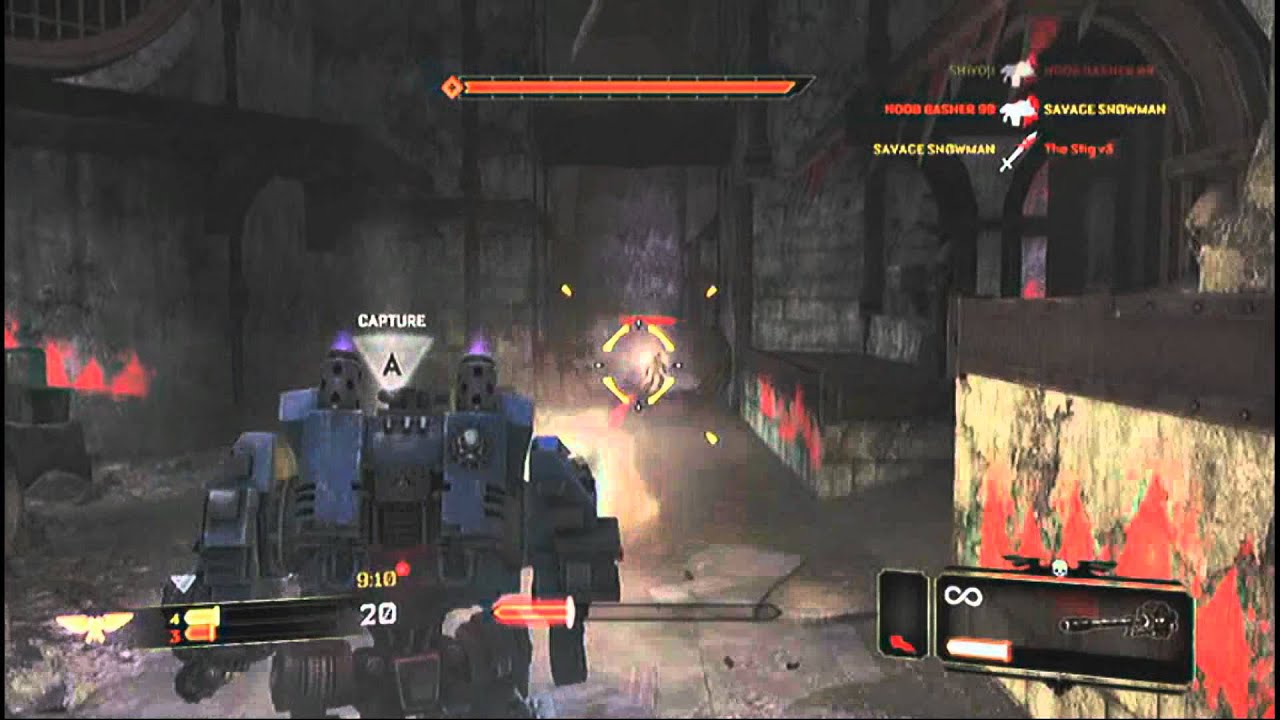Expand the CAPTURE objective triangle marker A
Screen dimensions: 1280x720
coord(392,360)
